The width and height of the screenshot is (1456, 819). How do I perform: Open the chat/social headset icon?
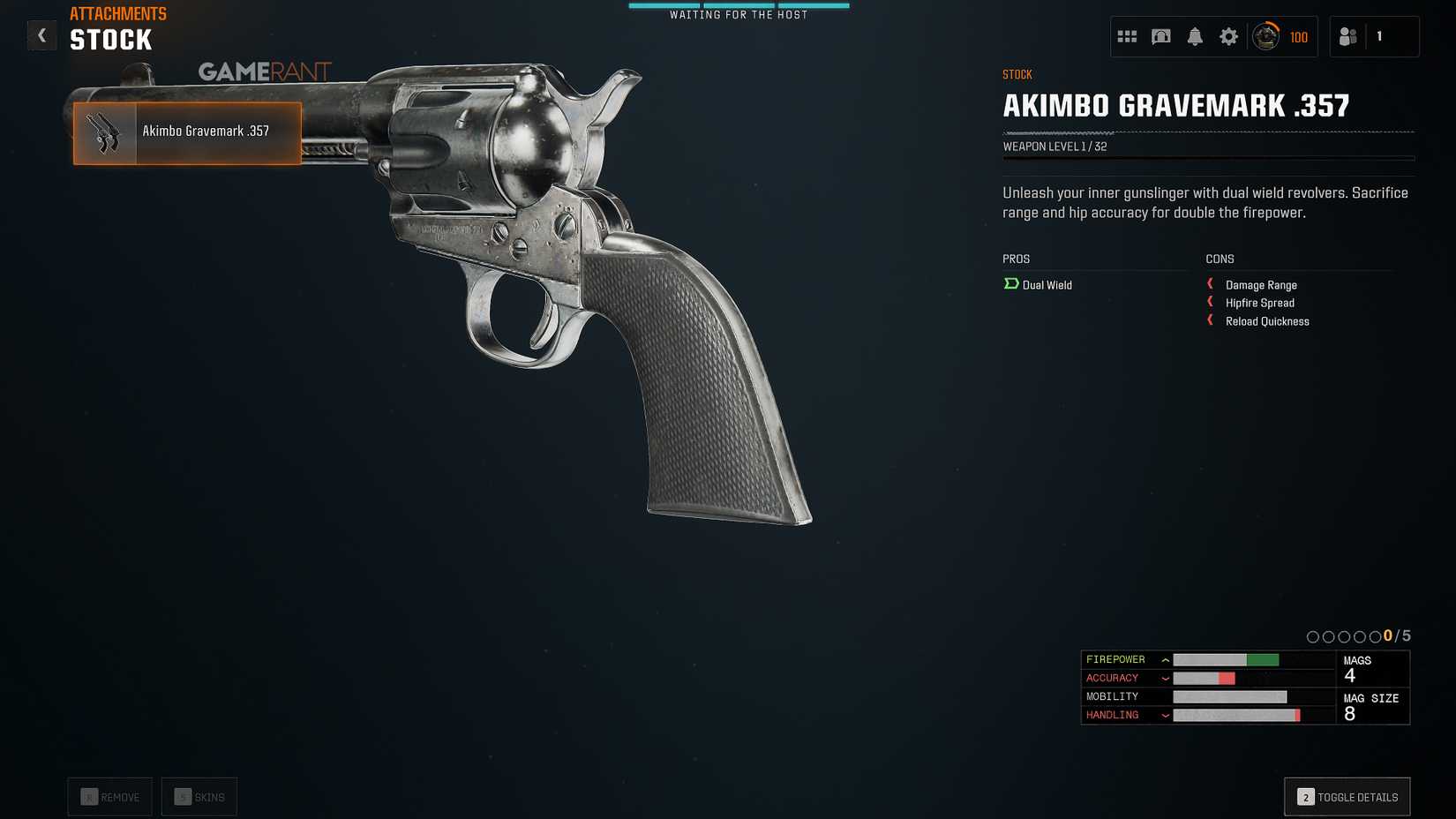click(1161, 36)
